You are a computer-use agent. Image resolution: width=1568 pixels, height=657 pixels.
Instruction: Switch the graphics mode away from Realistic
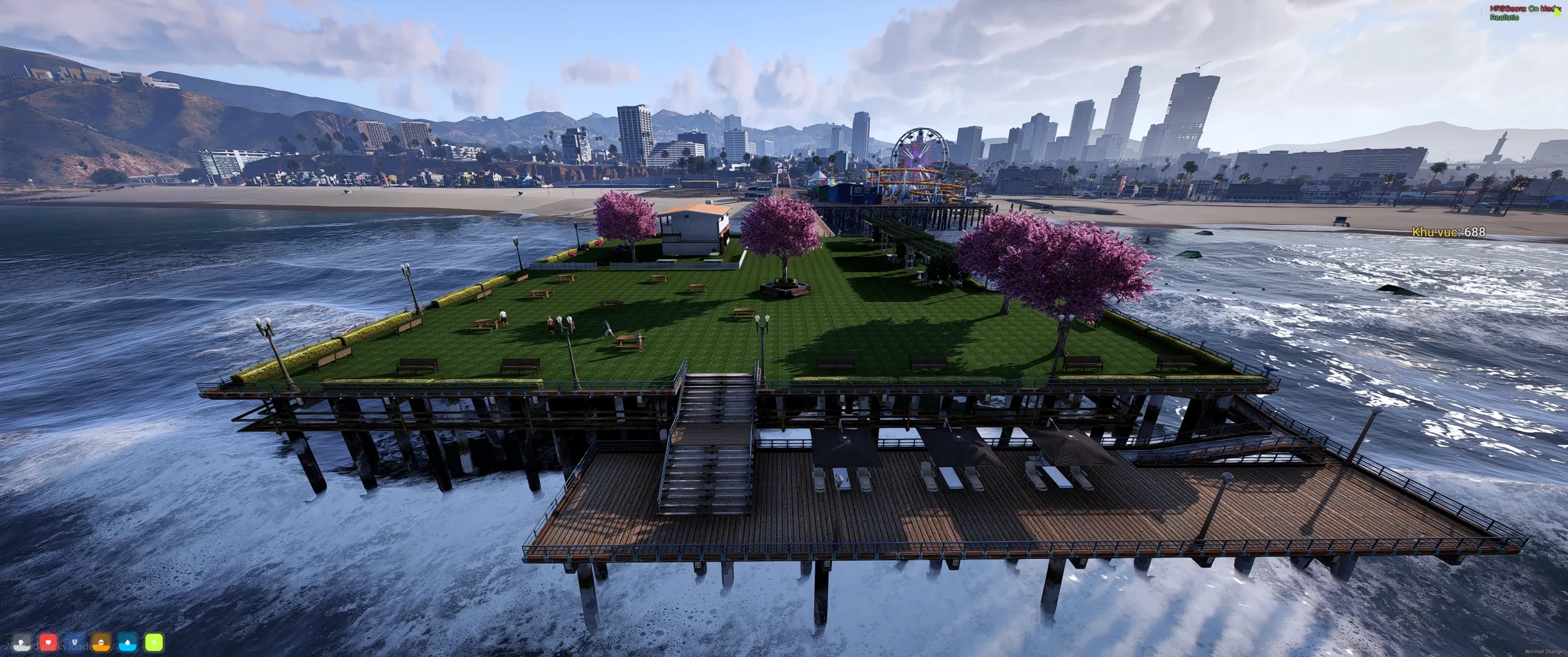1505,19
